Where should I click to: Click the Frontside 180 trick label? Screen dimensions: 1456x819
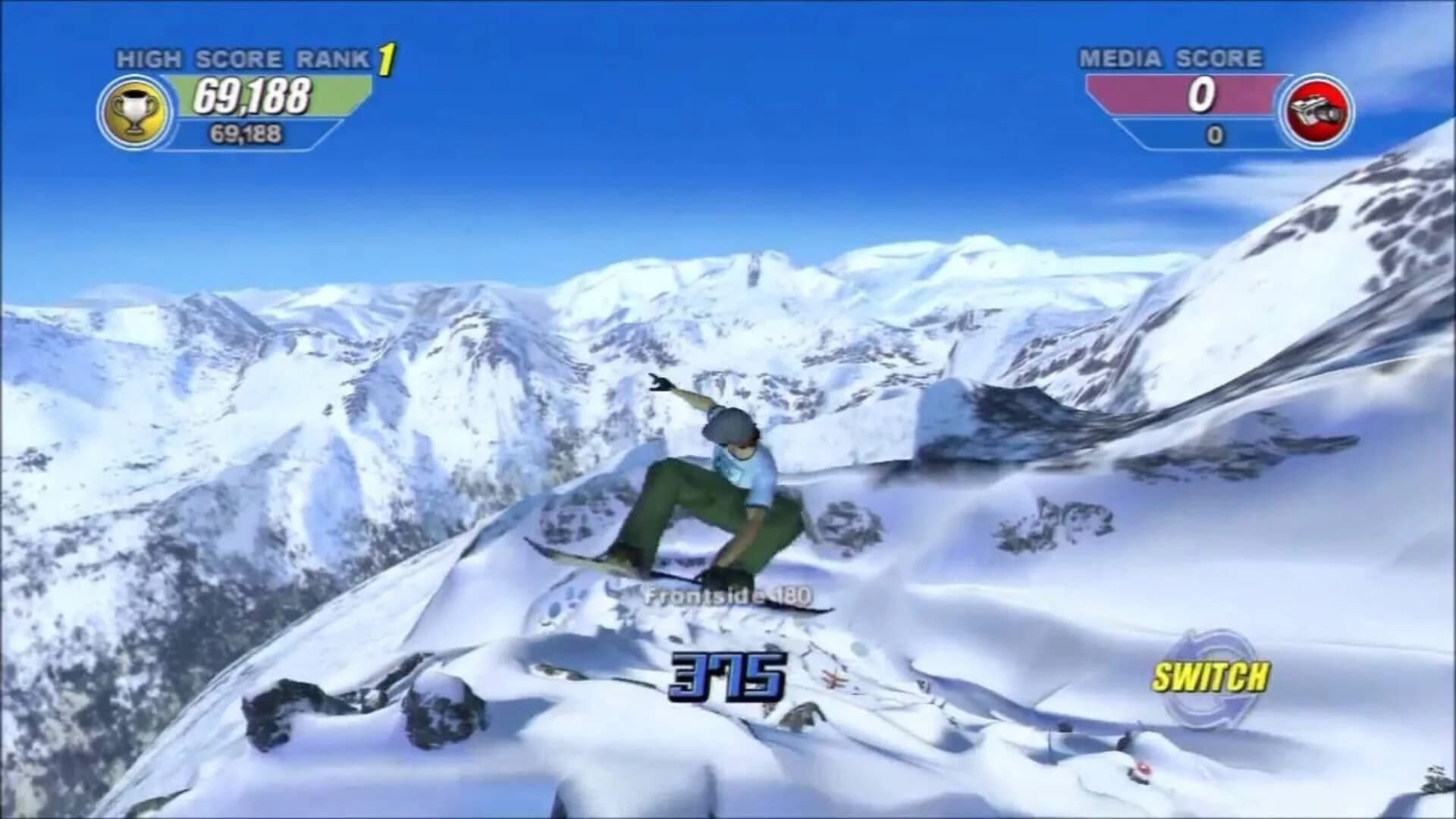pos(728,596)
